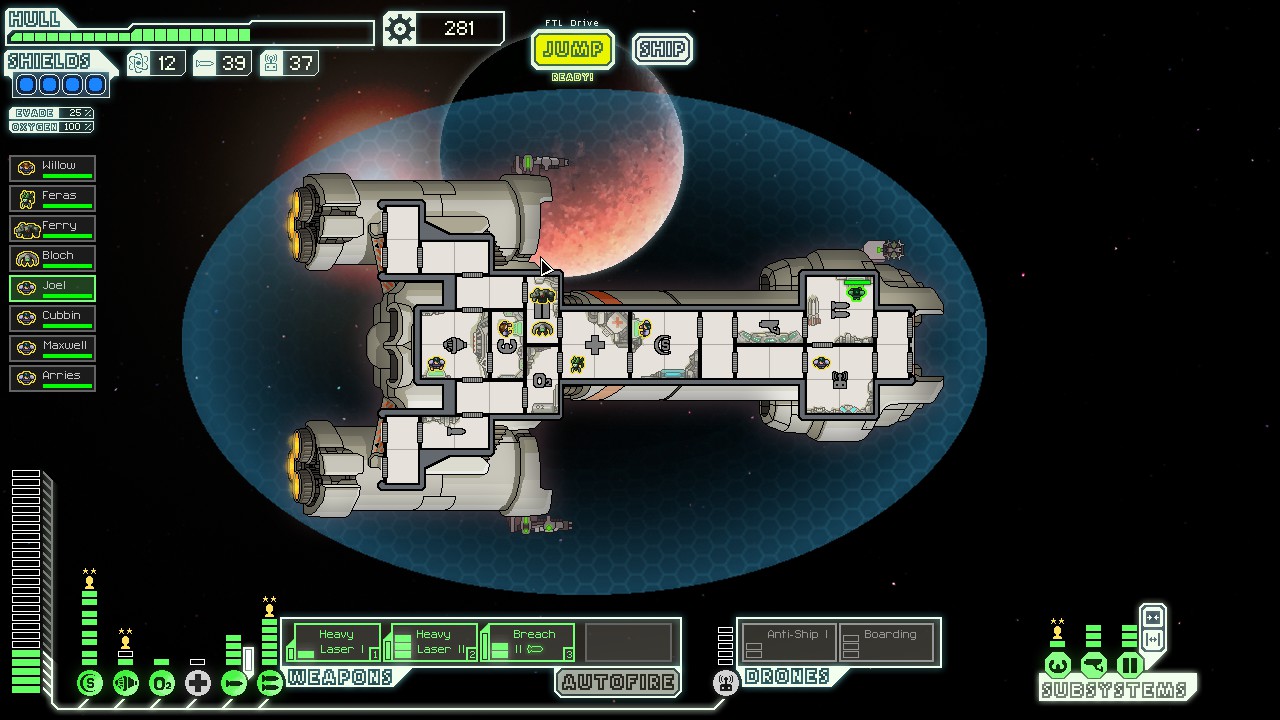Select the Breach II weapon
Image resolution: width=1280 pixels, height=720 pixels.
(x=529, y=642)
